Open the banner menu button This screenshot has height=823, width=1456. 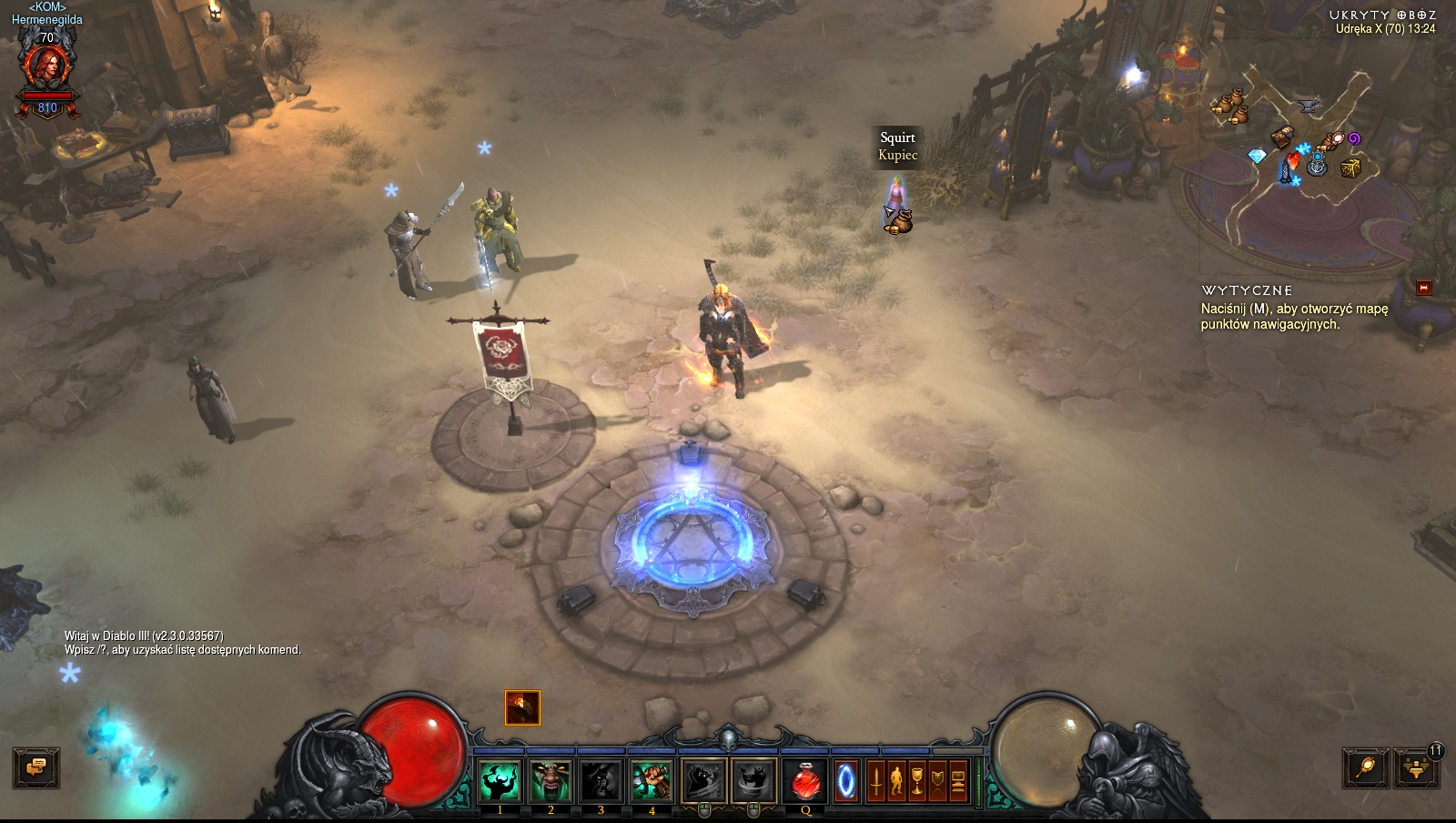tap(937, 781)
